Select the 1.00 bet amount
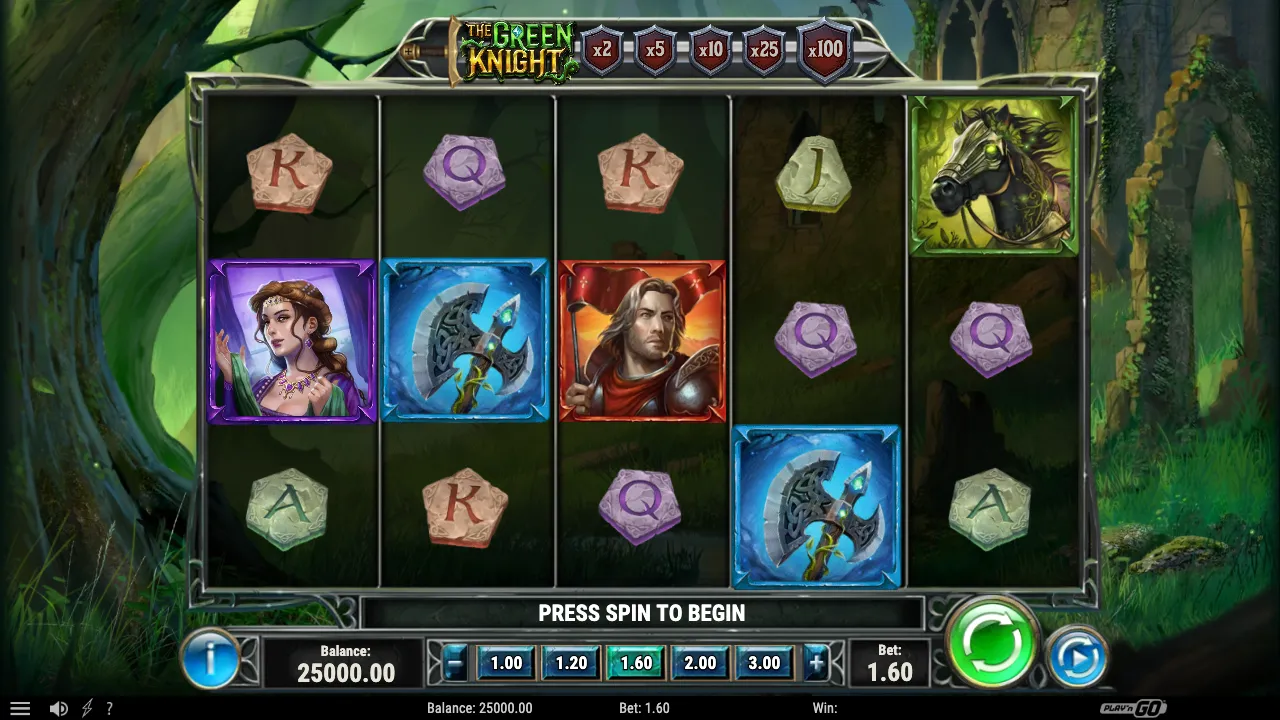This screenshot has width=1280, height=720. 506,662
